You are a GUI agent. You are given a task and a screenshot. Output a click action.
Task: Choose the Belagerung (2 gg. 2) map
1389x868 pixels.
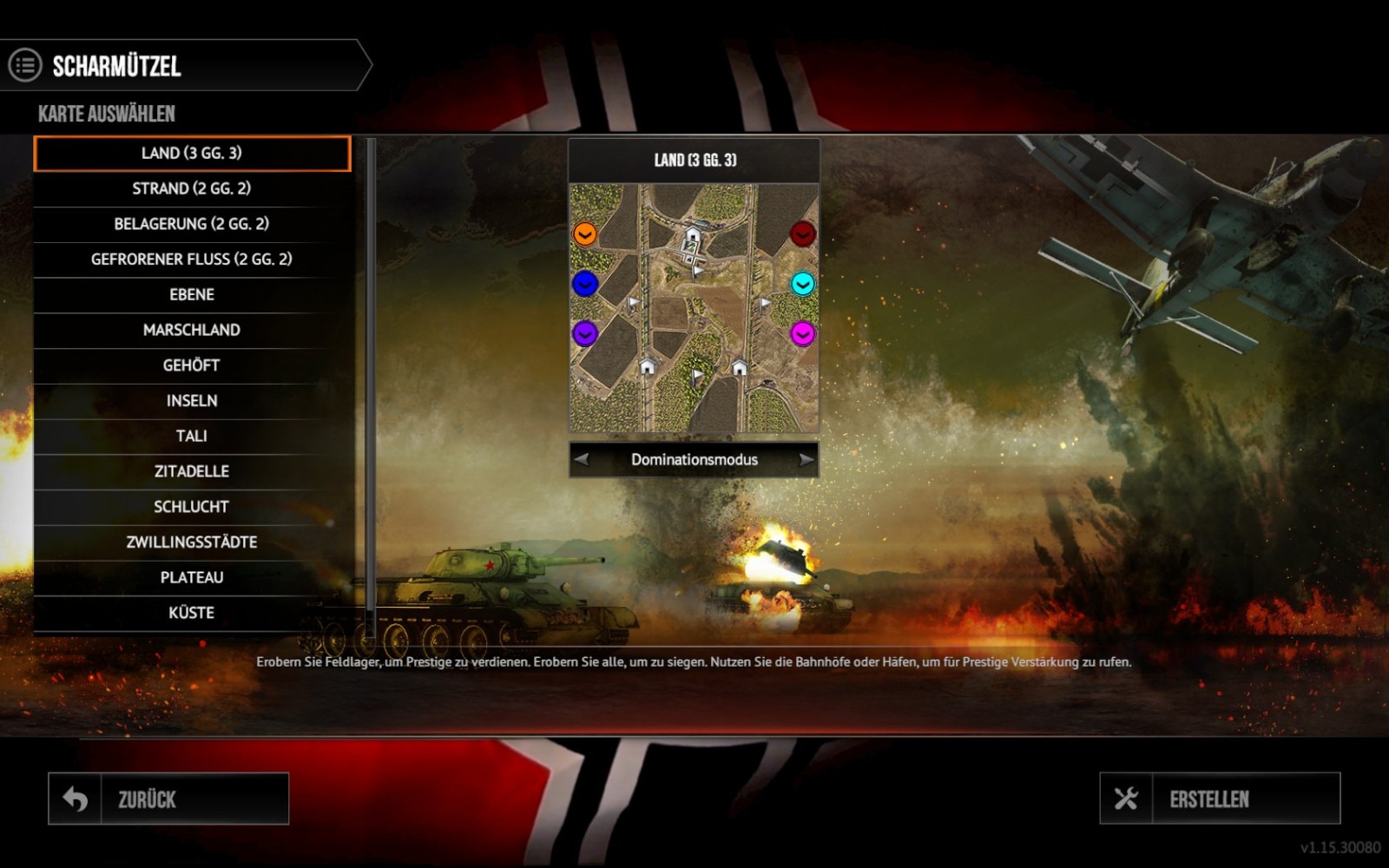click(x=192, y=224)
